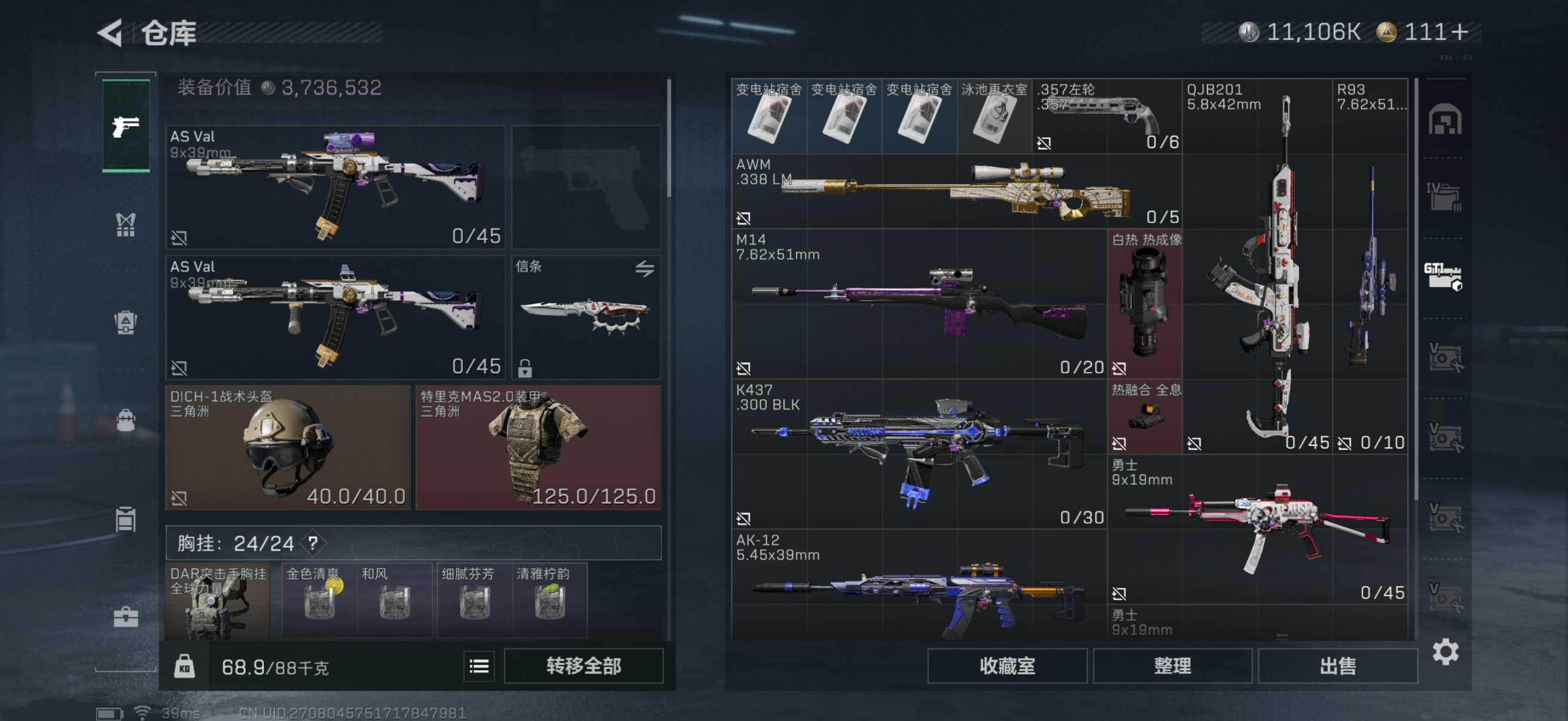Select the M14 rifle in stash

tap(918, 304)
